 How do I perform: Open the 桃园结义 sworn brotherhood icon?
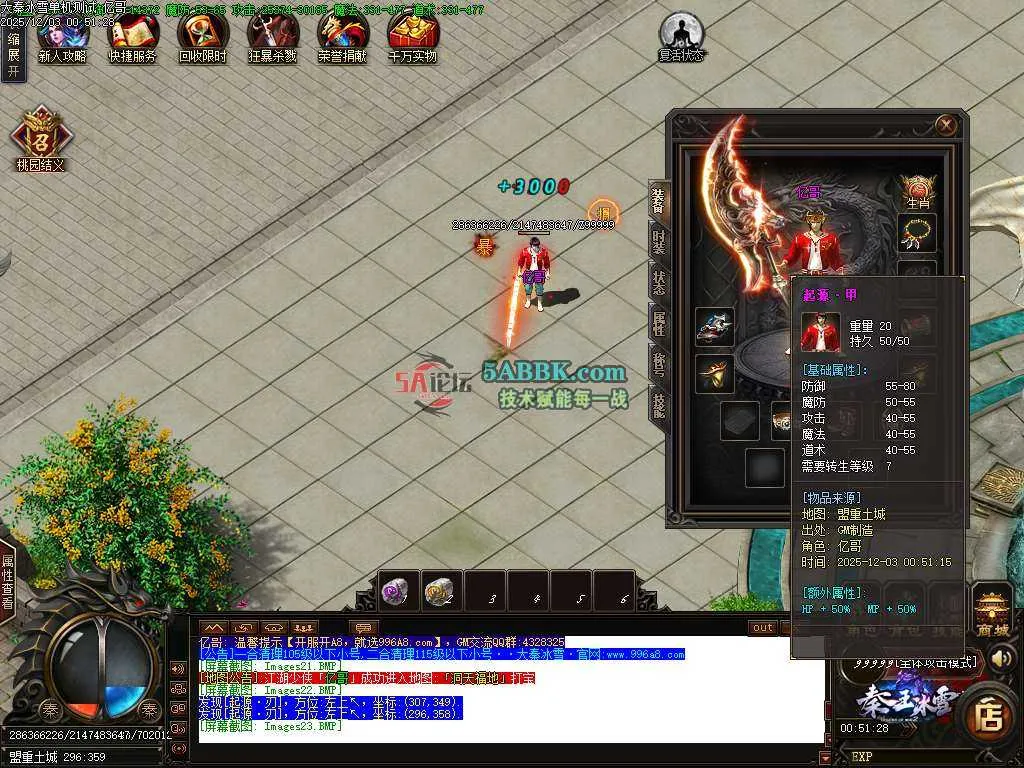pos(41,137)
